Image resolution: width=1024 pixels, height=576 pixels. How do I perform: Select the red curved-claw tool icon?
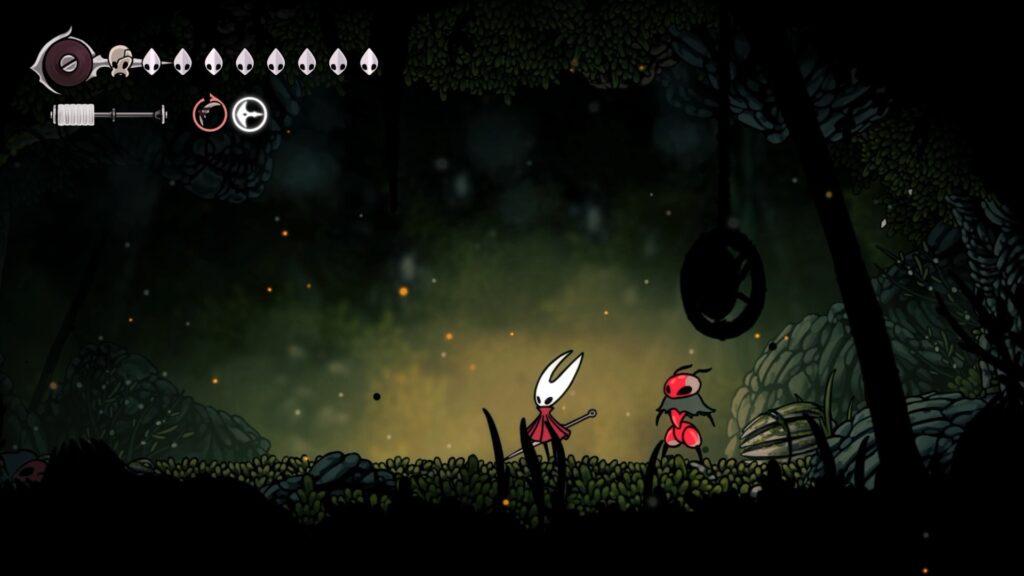click(210, 114)
